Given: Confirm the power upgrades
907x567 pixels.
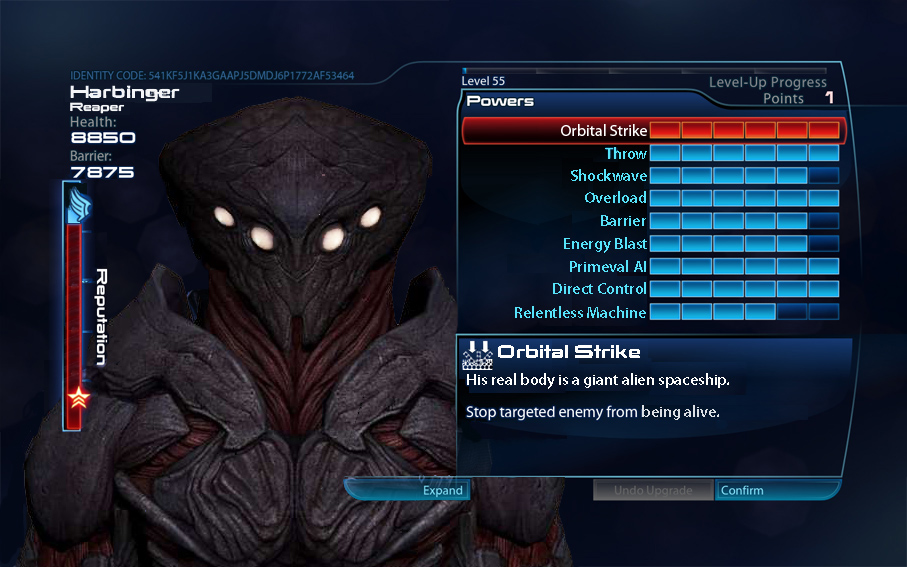Looking at the screenshot, I should 742,490.
